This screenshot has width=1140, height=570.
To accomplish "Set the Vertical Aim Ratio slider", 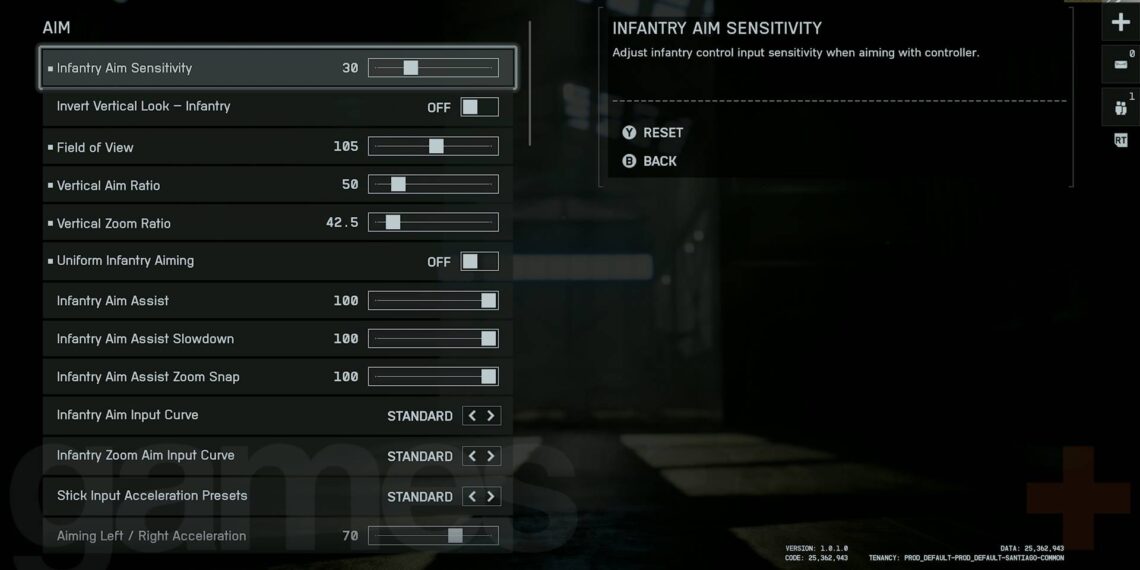I will coord(433,185).
